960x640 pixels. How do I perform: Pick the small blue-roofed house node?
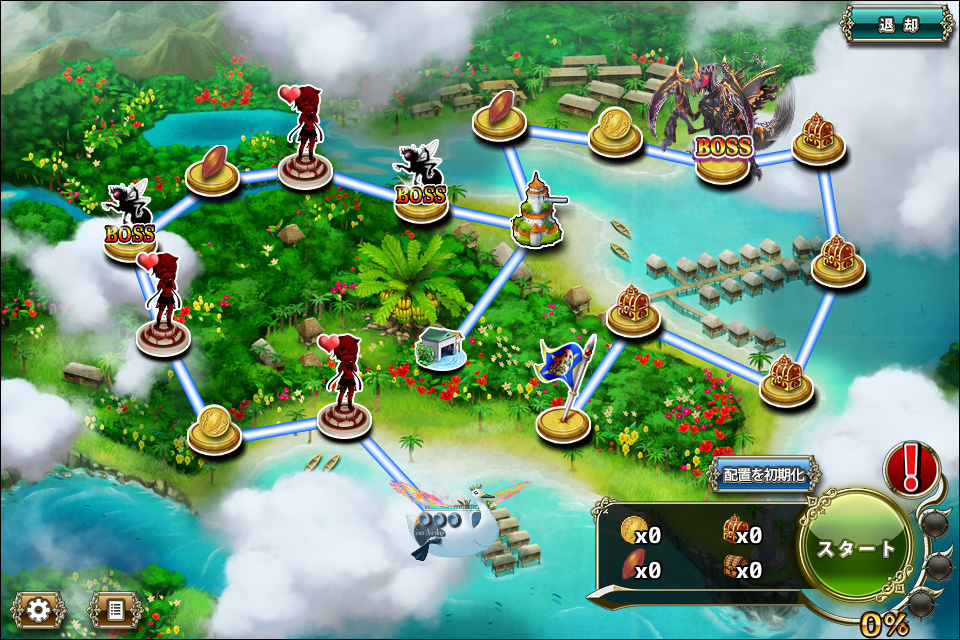click(441, 349)
